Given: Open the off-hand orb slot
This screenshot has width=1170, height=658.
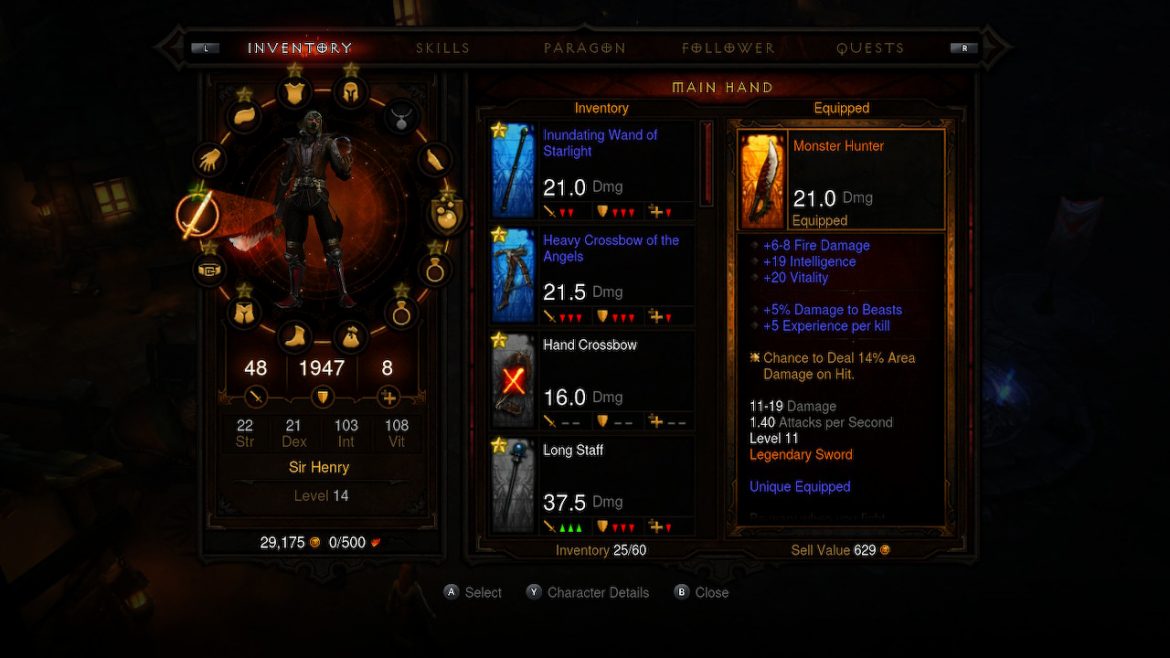Looking at the screenshot, I should [x=446, y=213].
